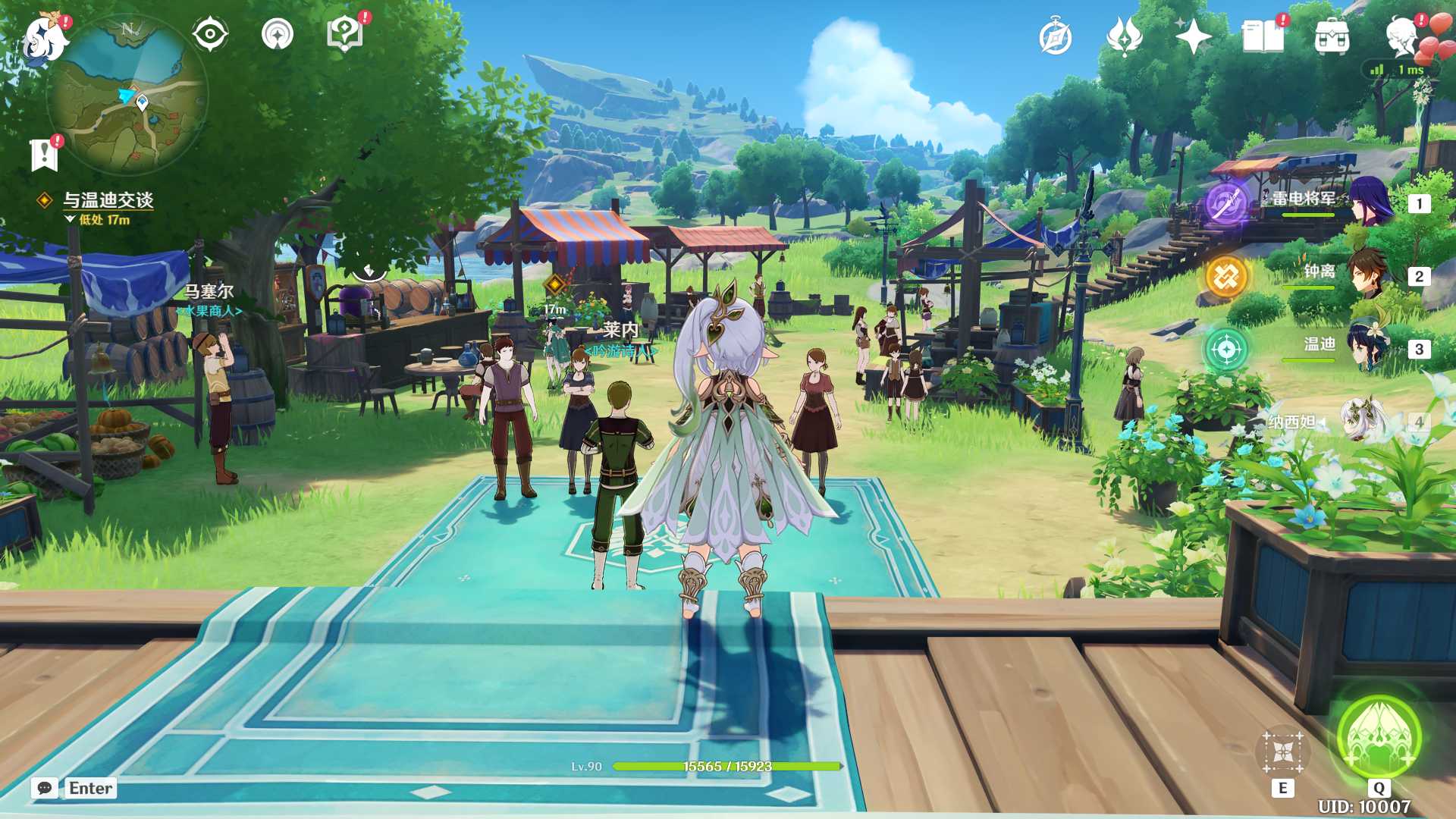Open the Adventurer Handbook book icon
Viewport: 1456px width, 819px height.
point(1263,36)
